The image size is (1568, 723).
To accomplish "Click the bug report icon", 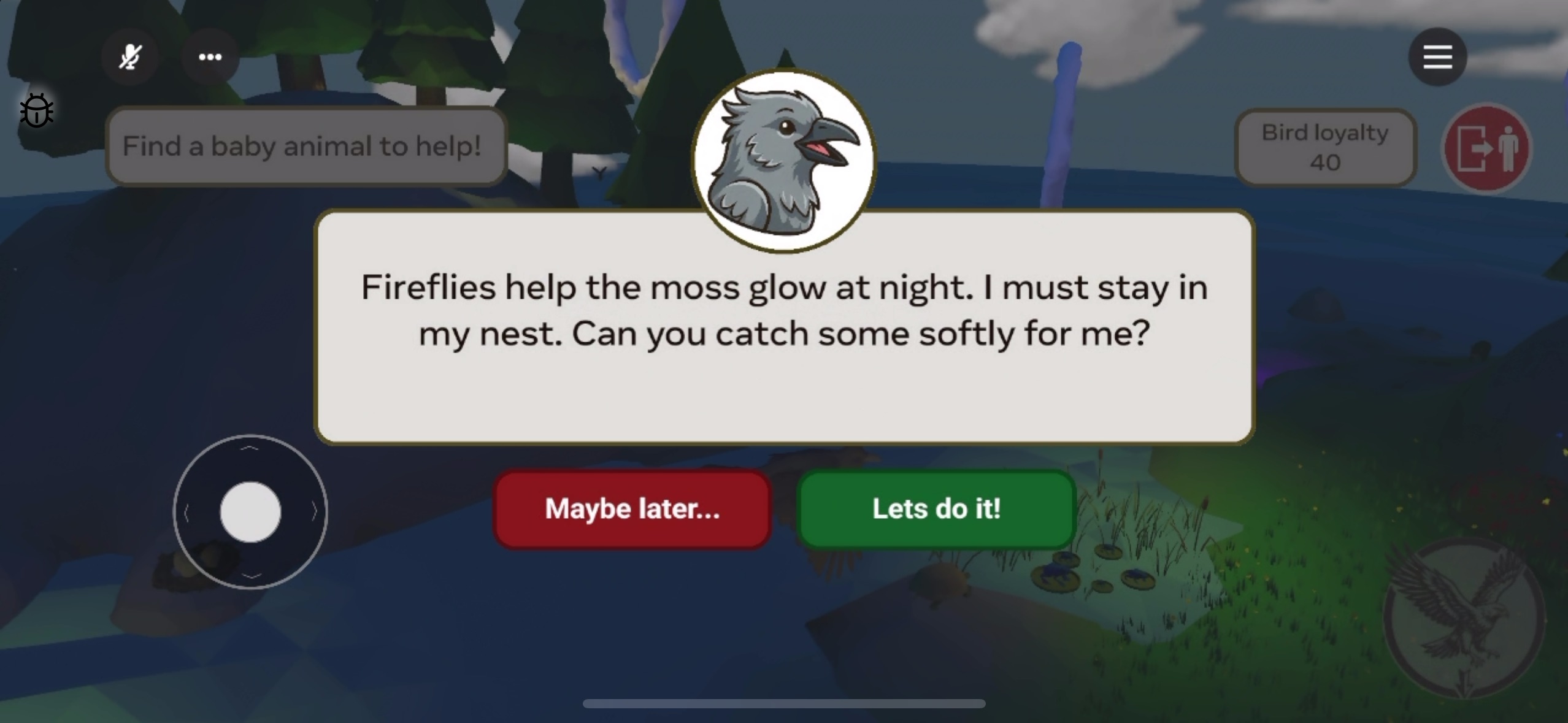I will [x=37, y=111].
